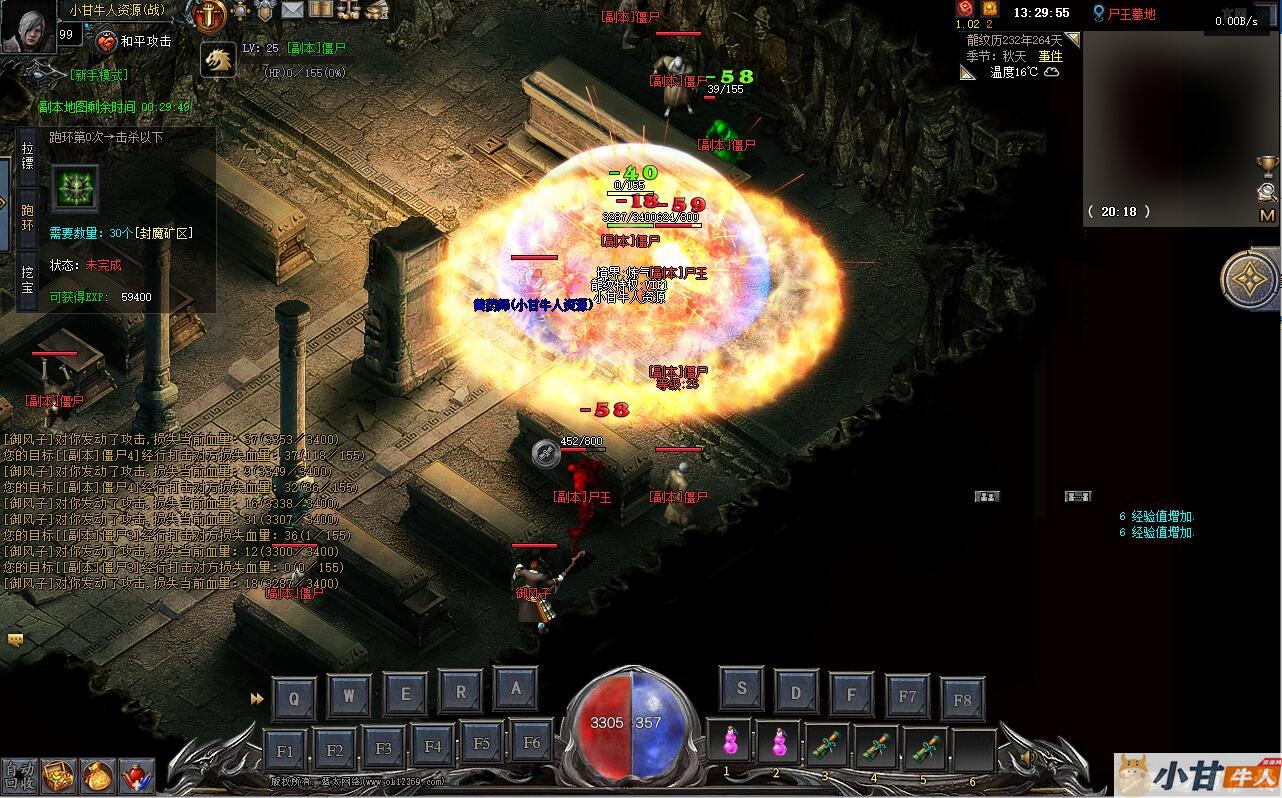Click the round sword emblem button
This screenshot has width=1282, height=798.
coord(209,15)
